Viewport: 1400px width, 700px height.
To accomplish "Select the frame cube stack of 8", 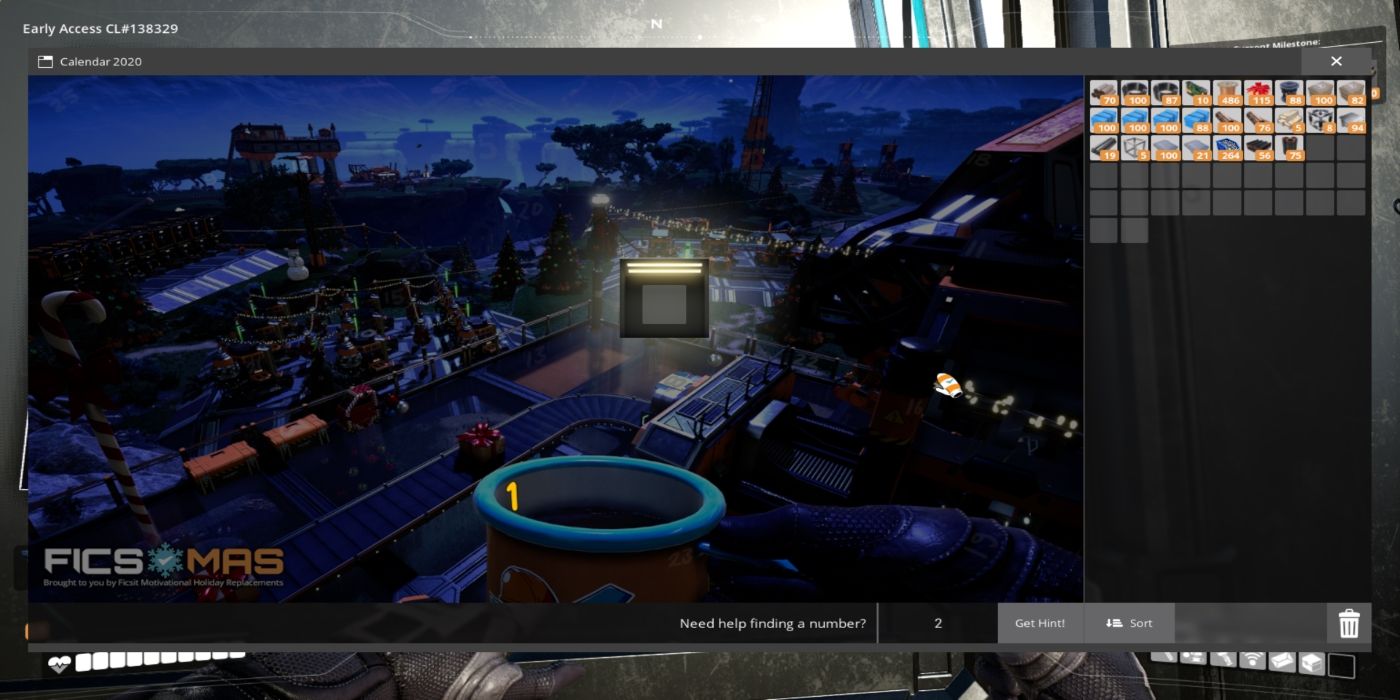I will pos(1320,121).
